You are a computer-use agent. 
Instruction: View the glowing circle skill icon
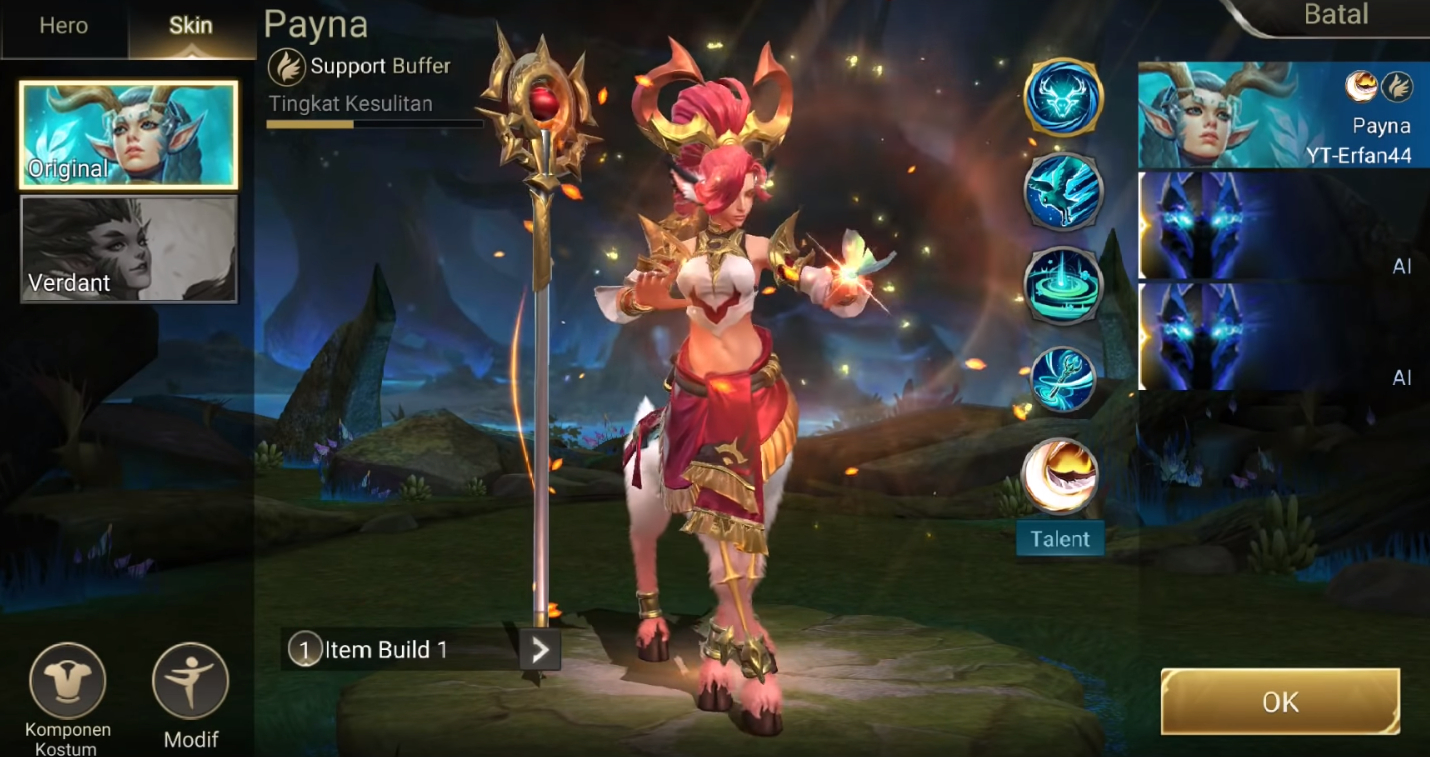[x=1062, y=284]
